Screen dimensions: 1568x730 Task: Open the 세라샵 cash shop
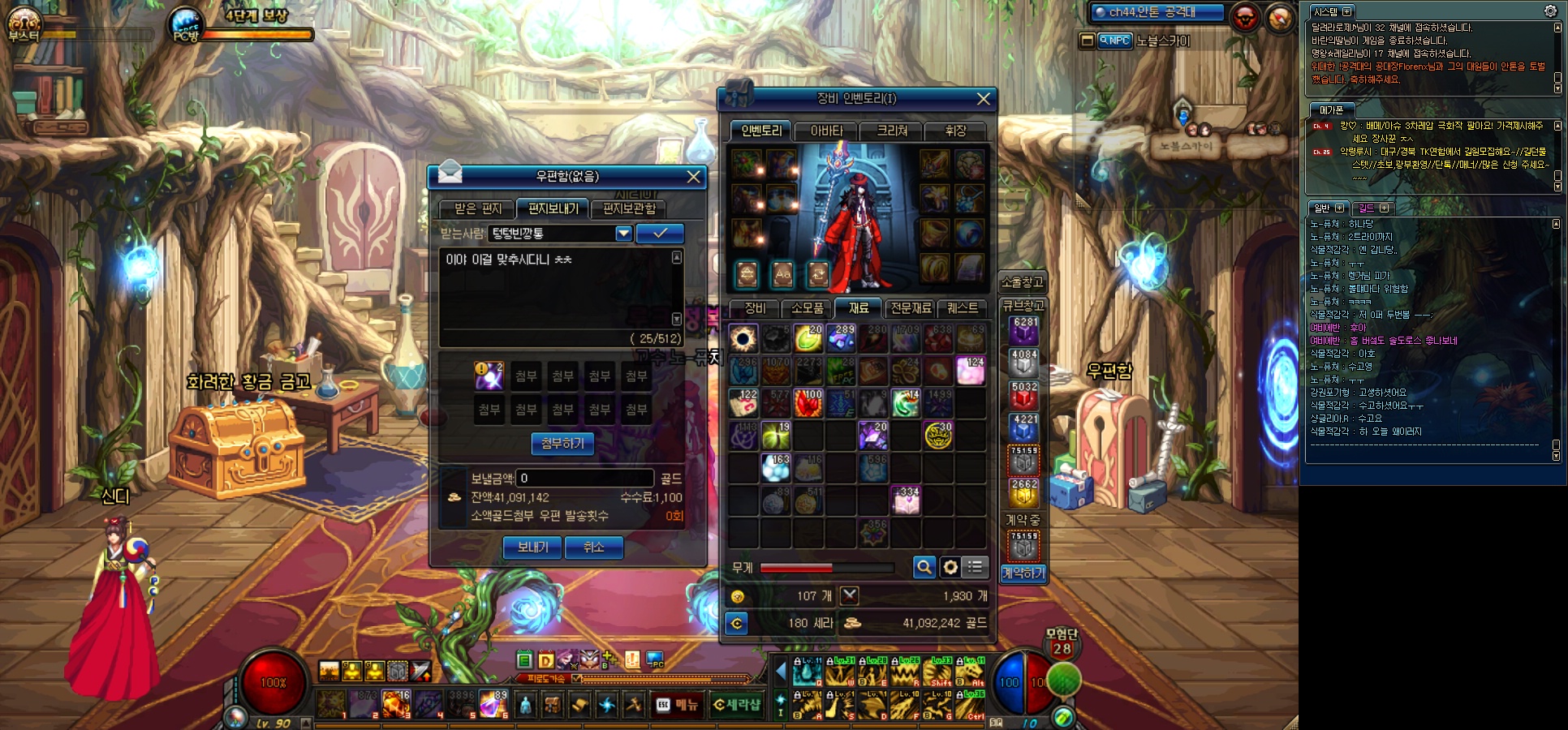coord(737,705)
